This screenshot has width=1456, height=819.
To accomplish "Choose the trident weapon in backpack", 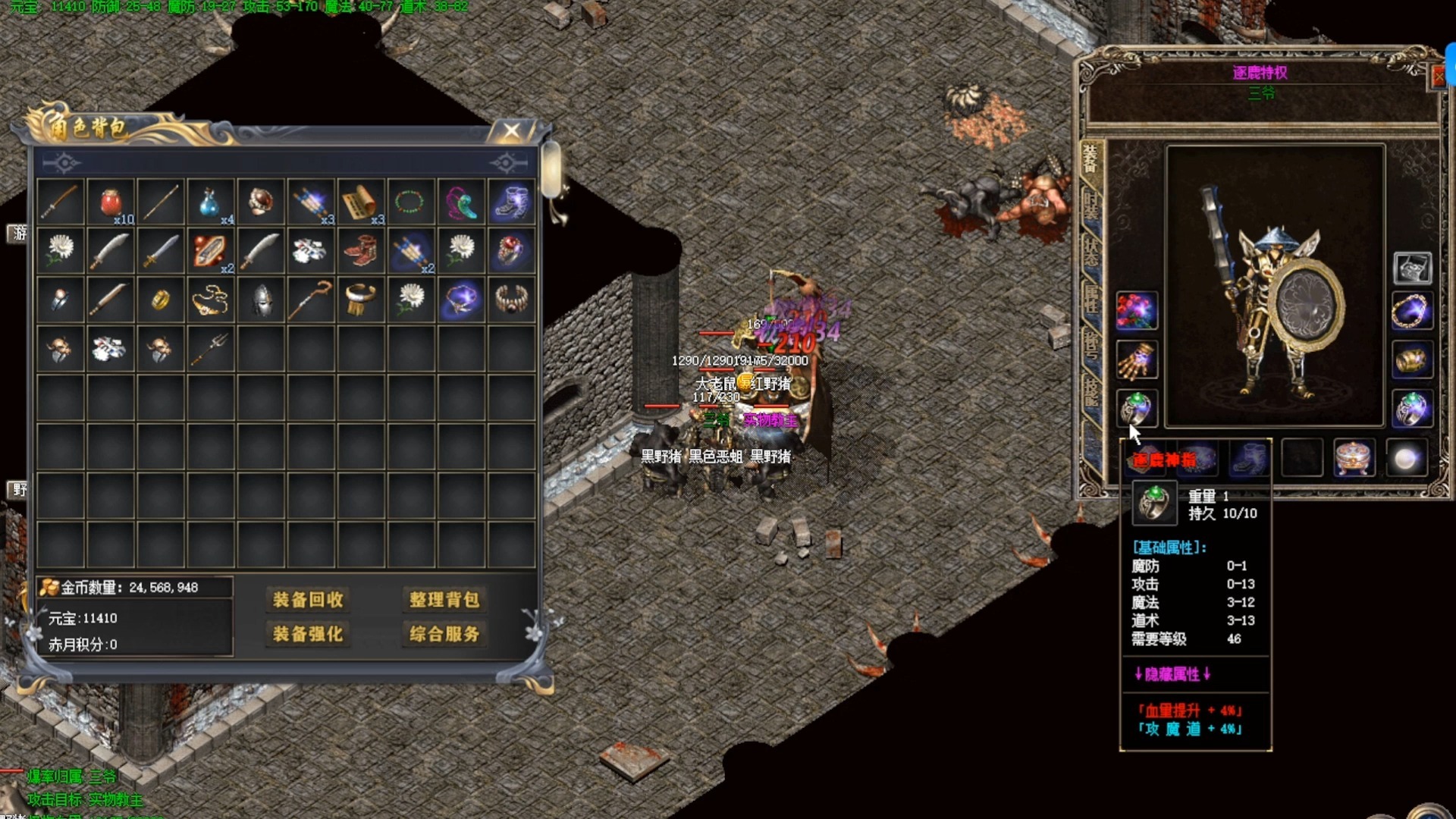I will tap(210, 349).
